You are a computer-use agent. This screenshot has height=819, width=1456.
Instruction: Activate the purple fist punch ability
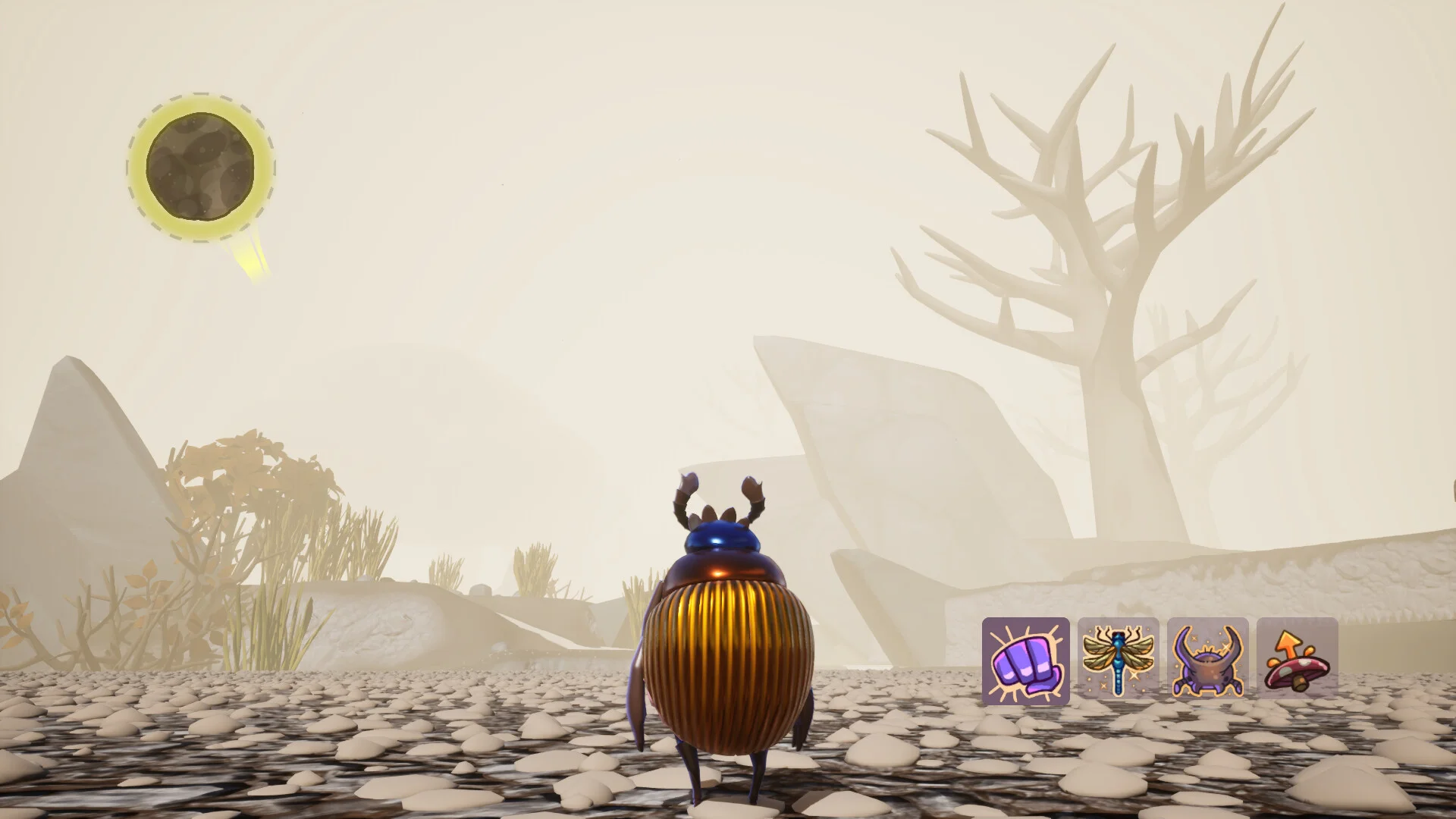[1025, 661]
